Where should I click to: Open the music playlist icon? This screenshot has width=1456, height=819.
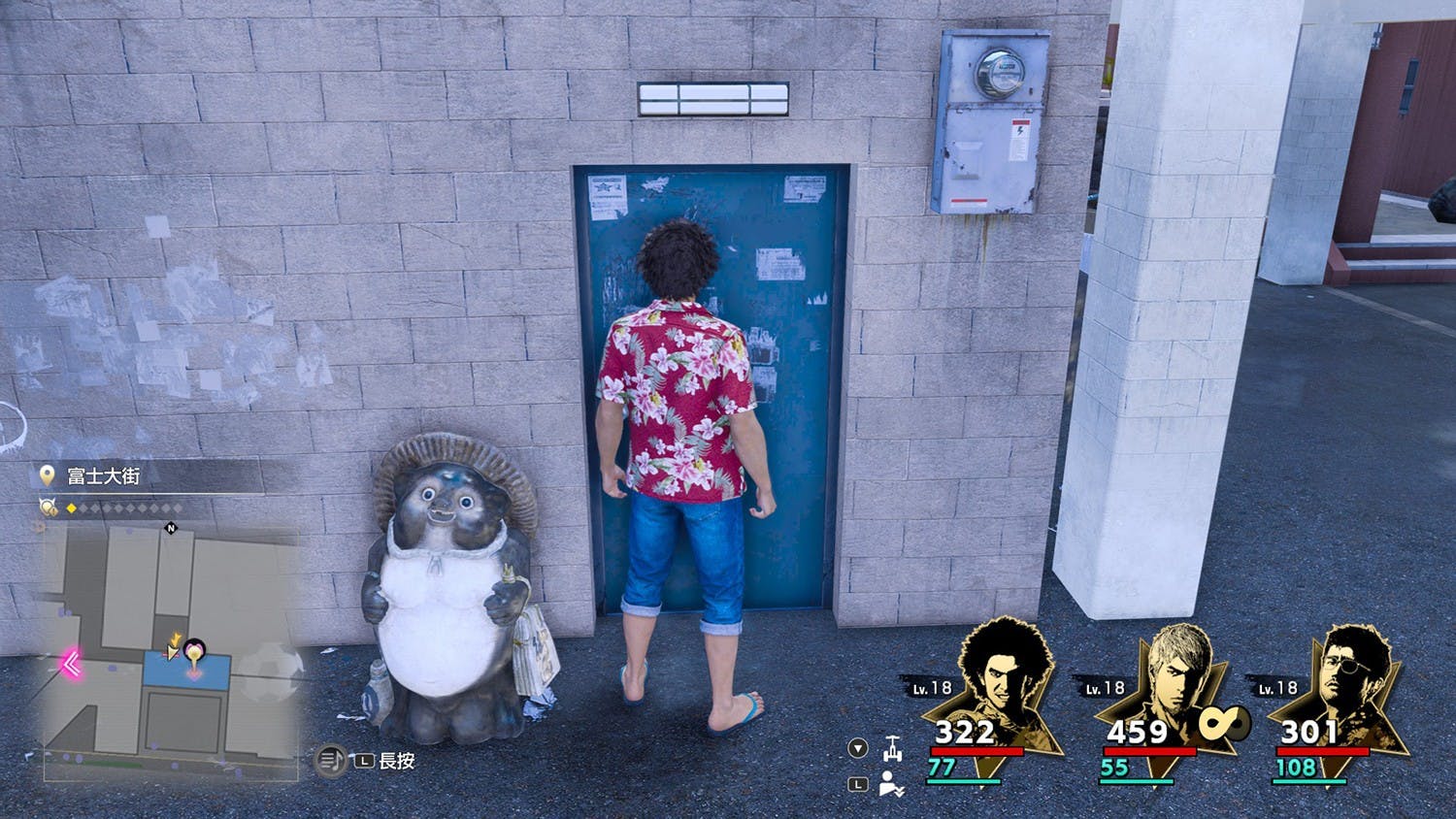331,760
